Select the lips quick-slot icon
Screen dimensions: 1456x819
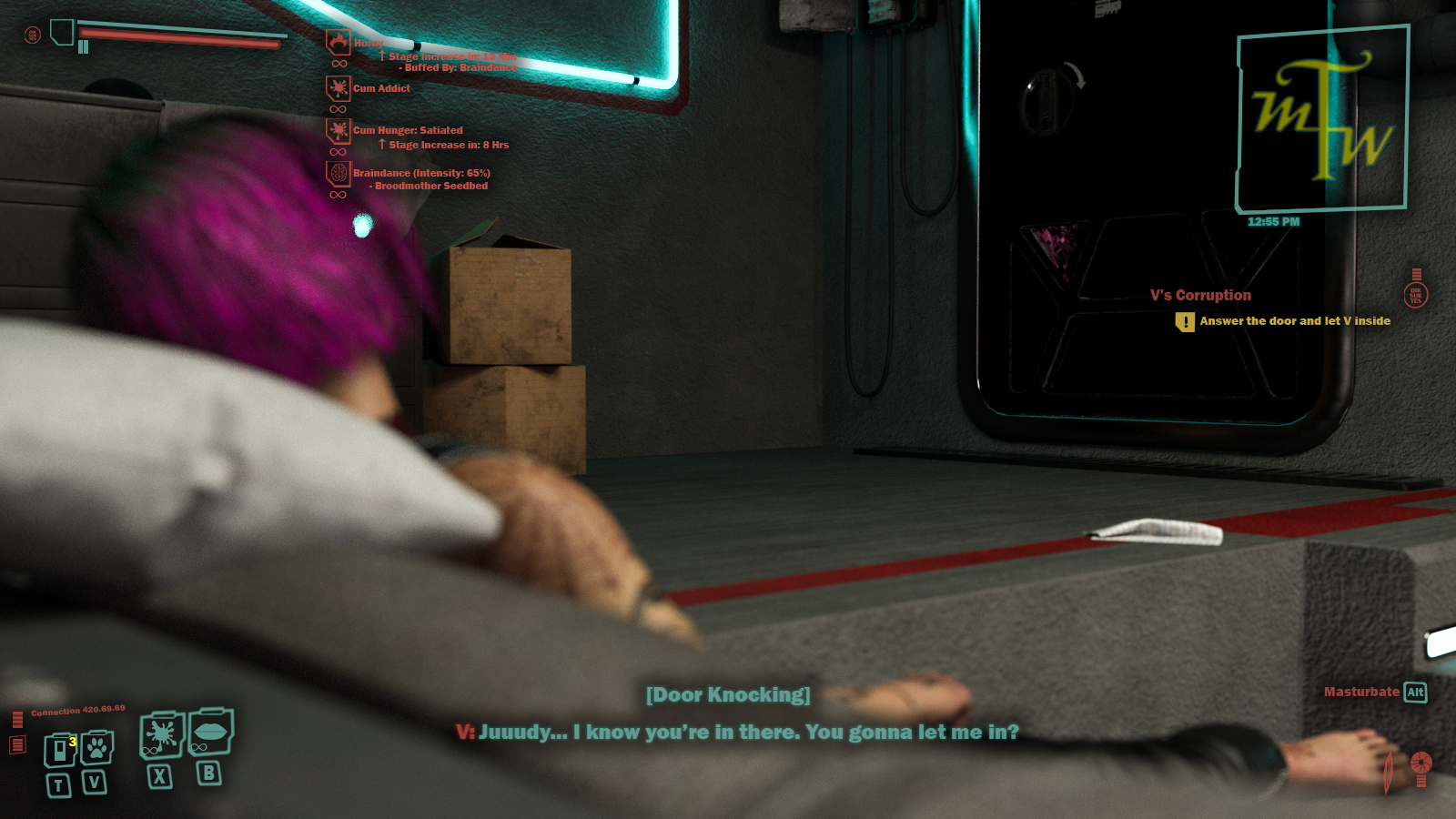tap(210, 731)
